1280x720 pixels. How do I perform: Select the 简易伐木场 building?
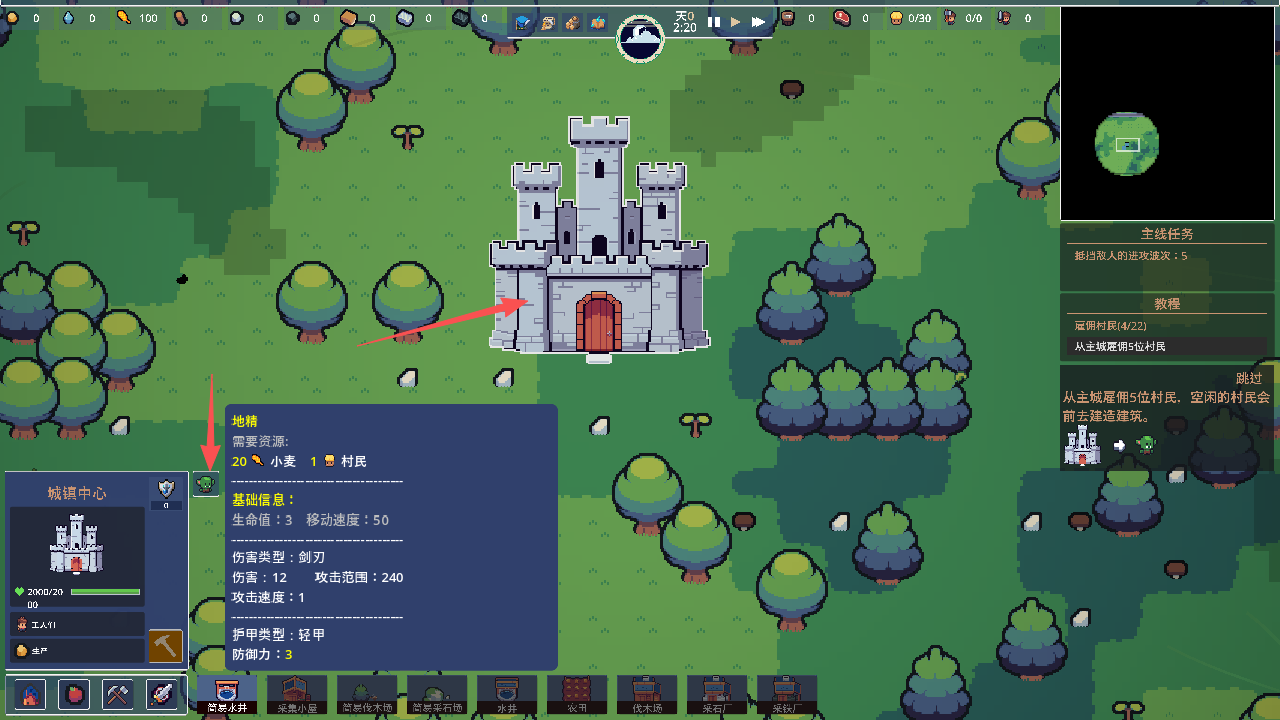pos(367,694)
